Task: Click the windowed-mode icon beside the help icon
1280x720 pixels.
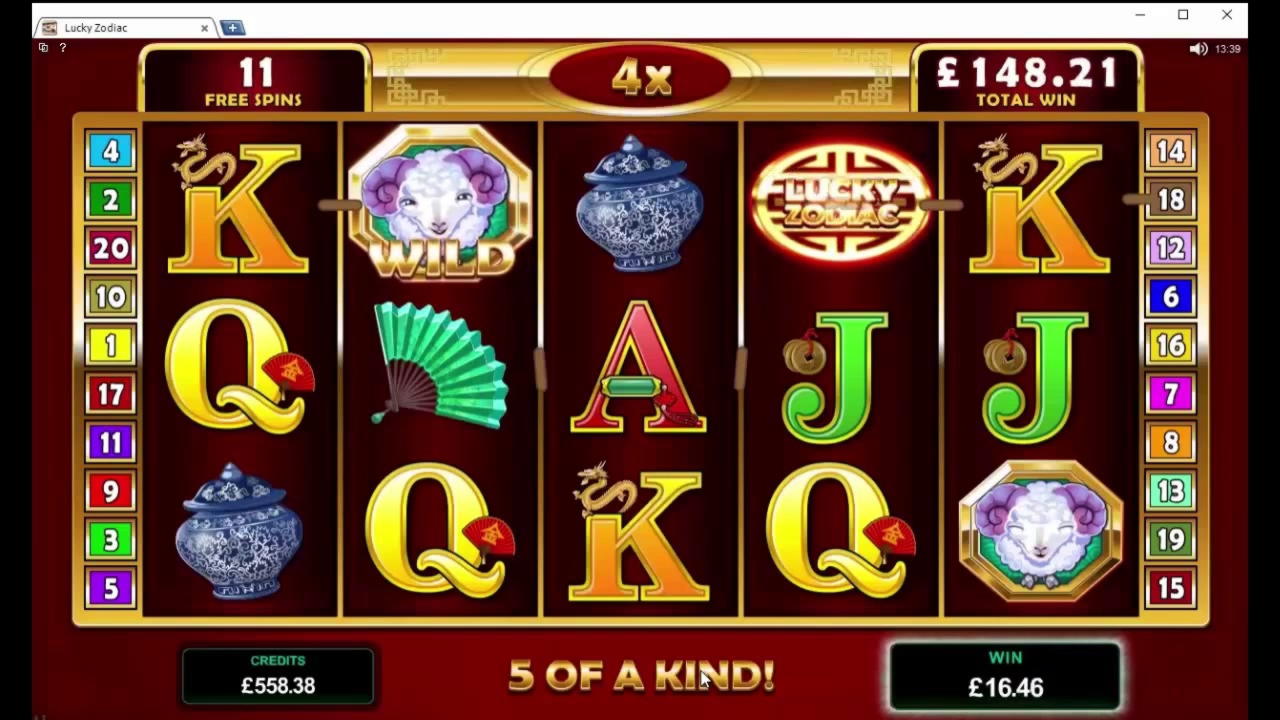Action: pos(43,47)
